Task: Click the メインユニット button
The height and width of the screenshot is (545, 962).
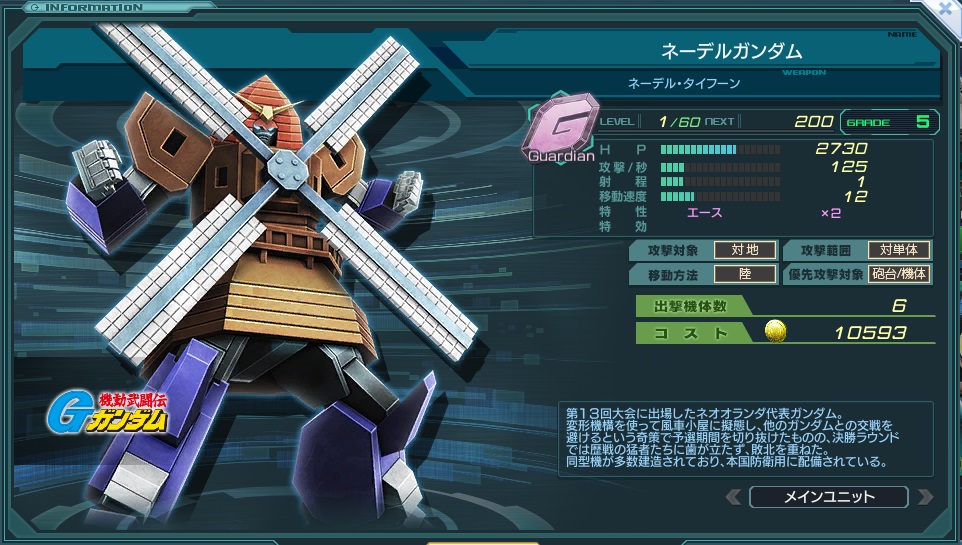Action: pos(828,497)
